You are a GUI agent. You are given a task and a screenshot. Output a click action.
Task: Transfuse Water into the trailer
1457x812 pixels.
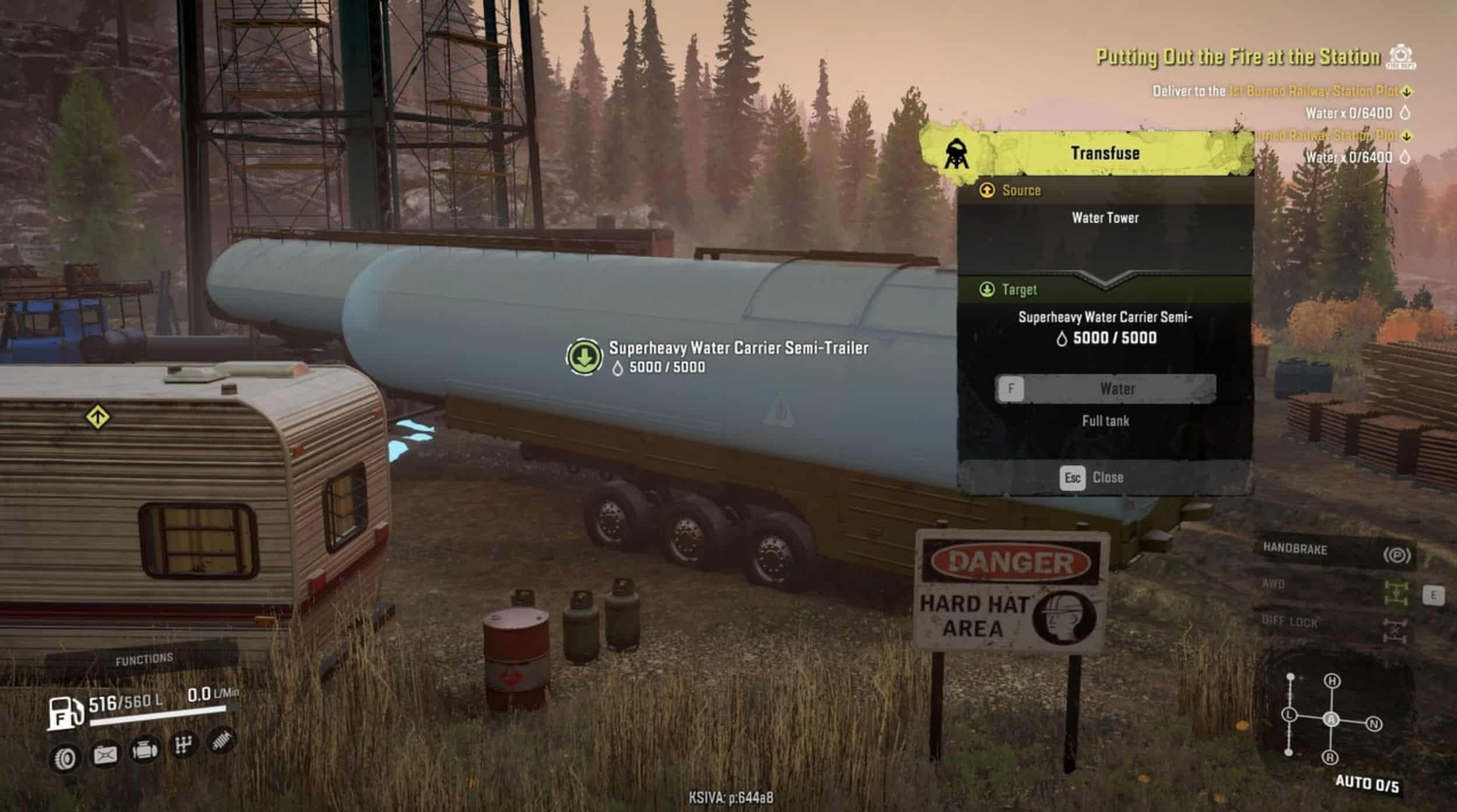pos(1105,389)
